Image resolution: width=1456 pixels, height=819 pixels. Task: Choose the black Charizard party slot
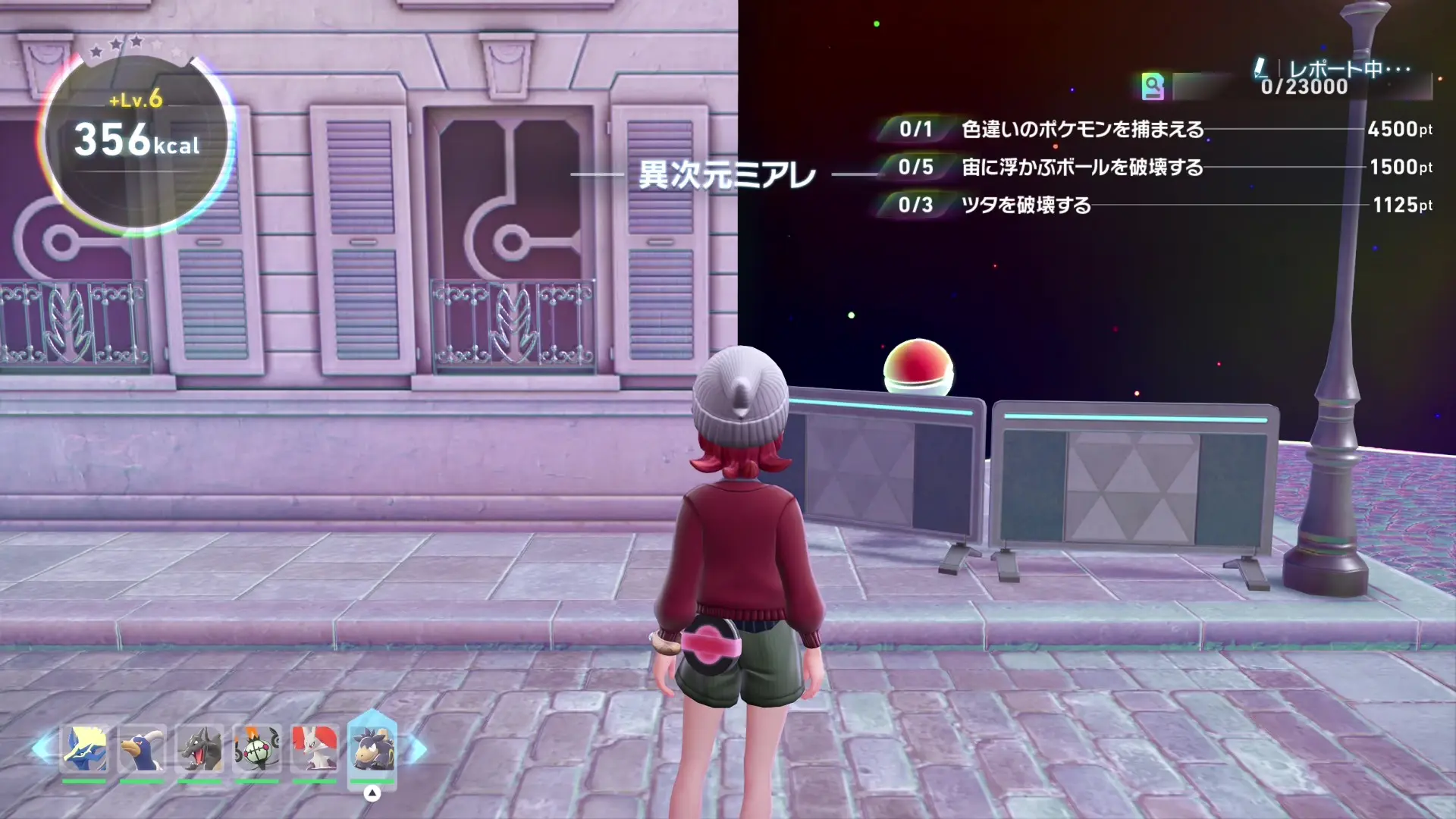coord(199,748)
